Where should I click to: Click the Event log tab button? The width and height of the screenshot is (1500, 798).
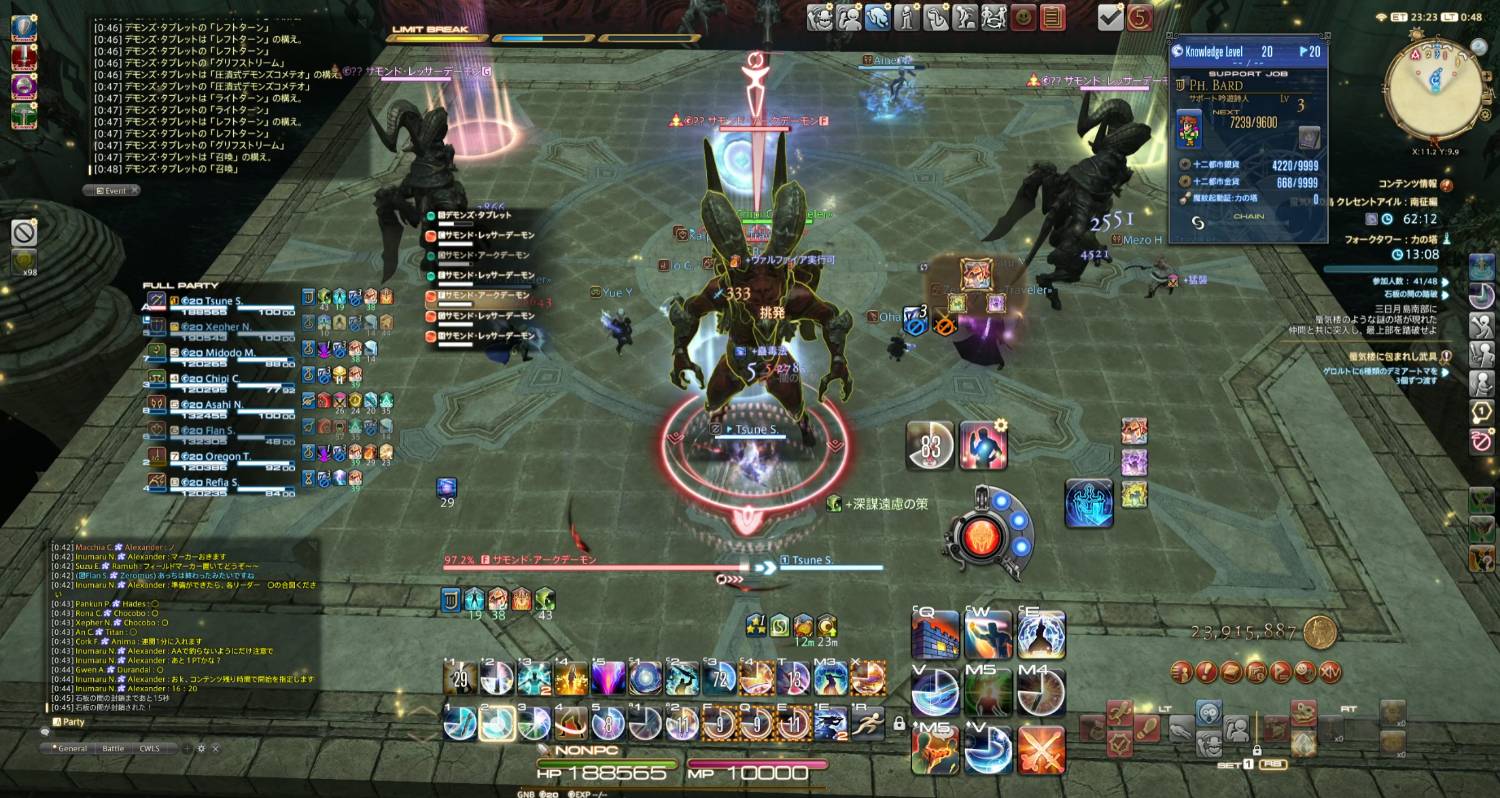coord(112,190)
